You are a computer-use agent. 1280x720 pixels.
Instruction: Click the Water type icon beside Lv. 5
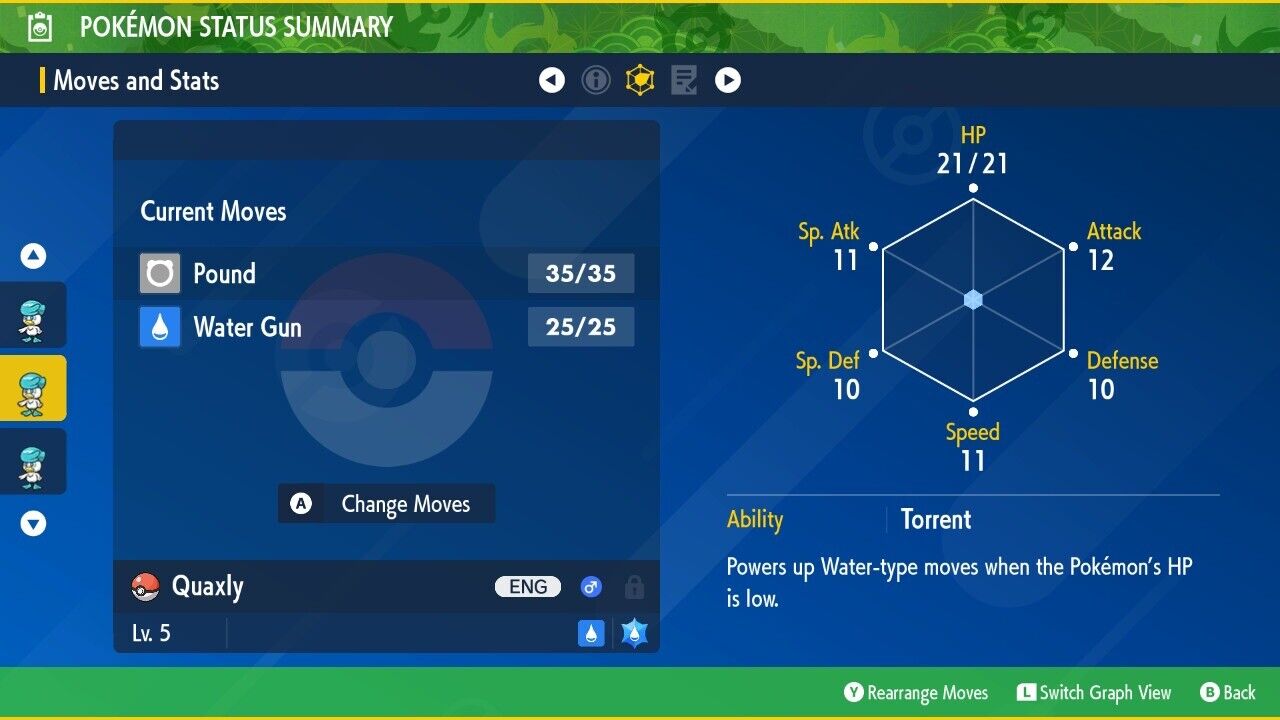tap(591, 633)
